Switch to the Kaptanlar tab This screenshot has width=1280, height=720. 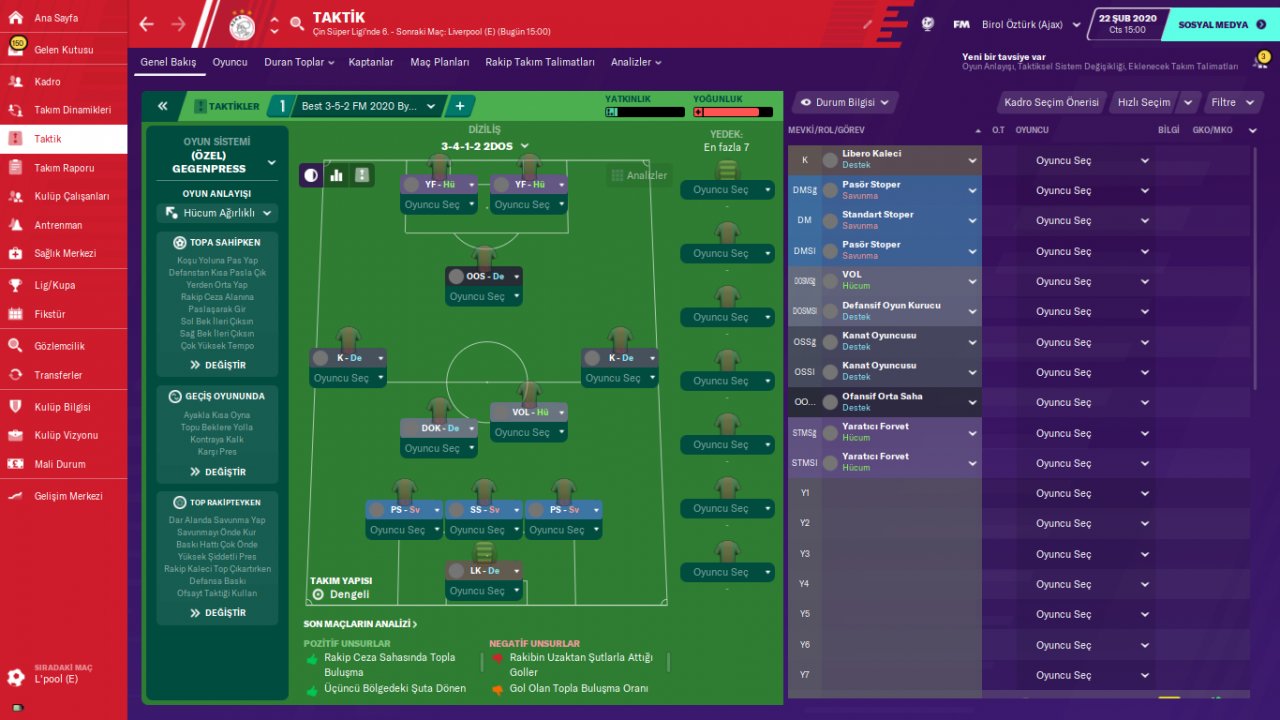pos(371,62)
